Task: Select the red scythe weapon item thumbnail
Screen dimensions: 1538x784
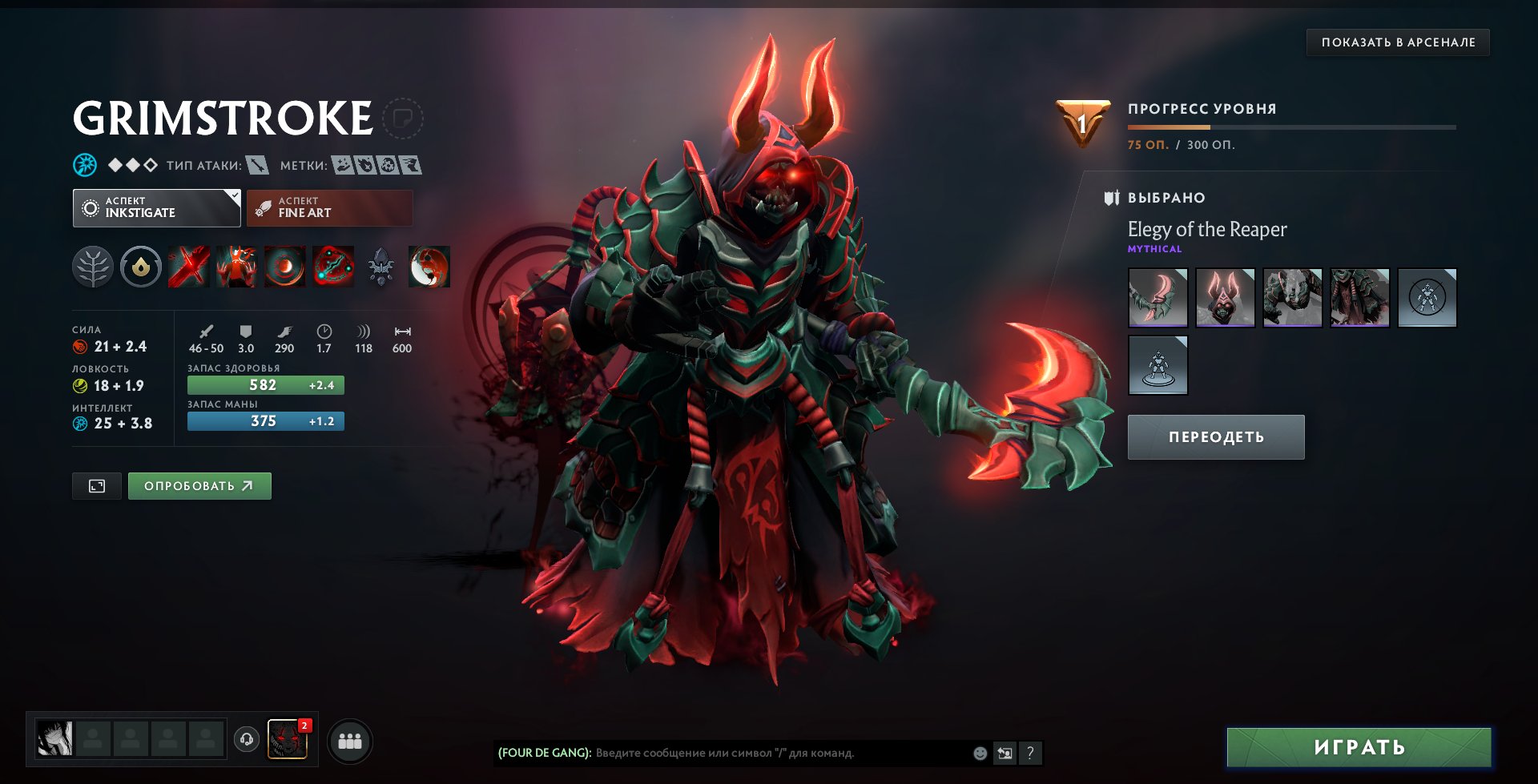Action: [1158, 298]
